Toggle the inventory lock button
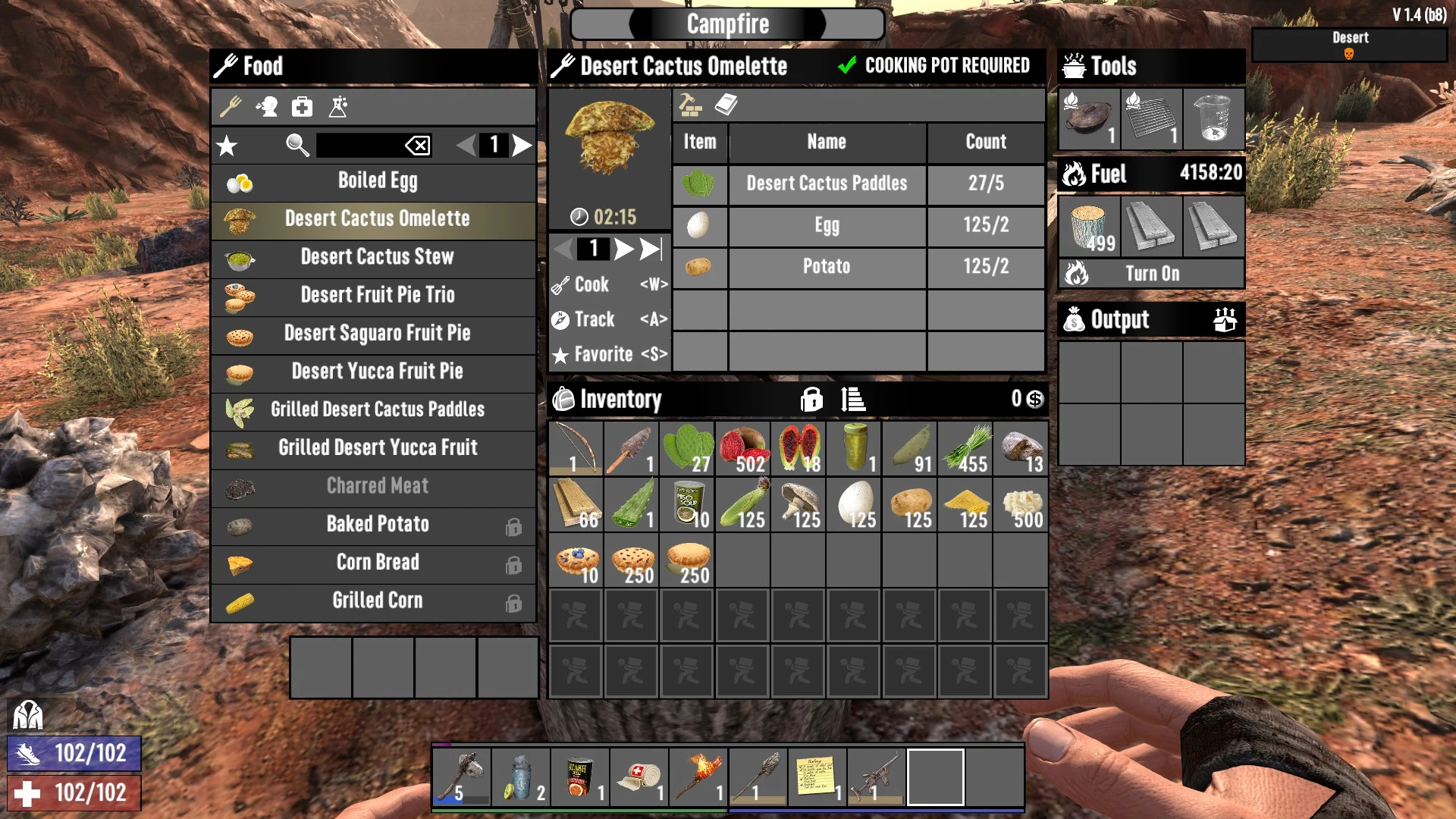Image resolution: width=1456 pixels, height=819 pixels. click(x=811, y=399)
